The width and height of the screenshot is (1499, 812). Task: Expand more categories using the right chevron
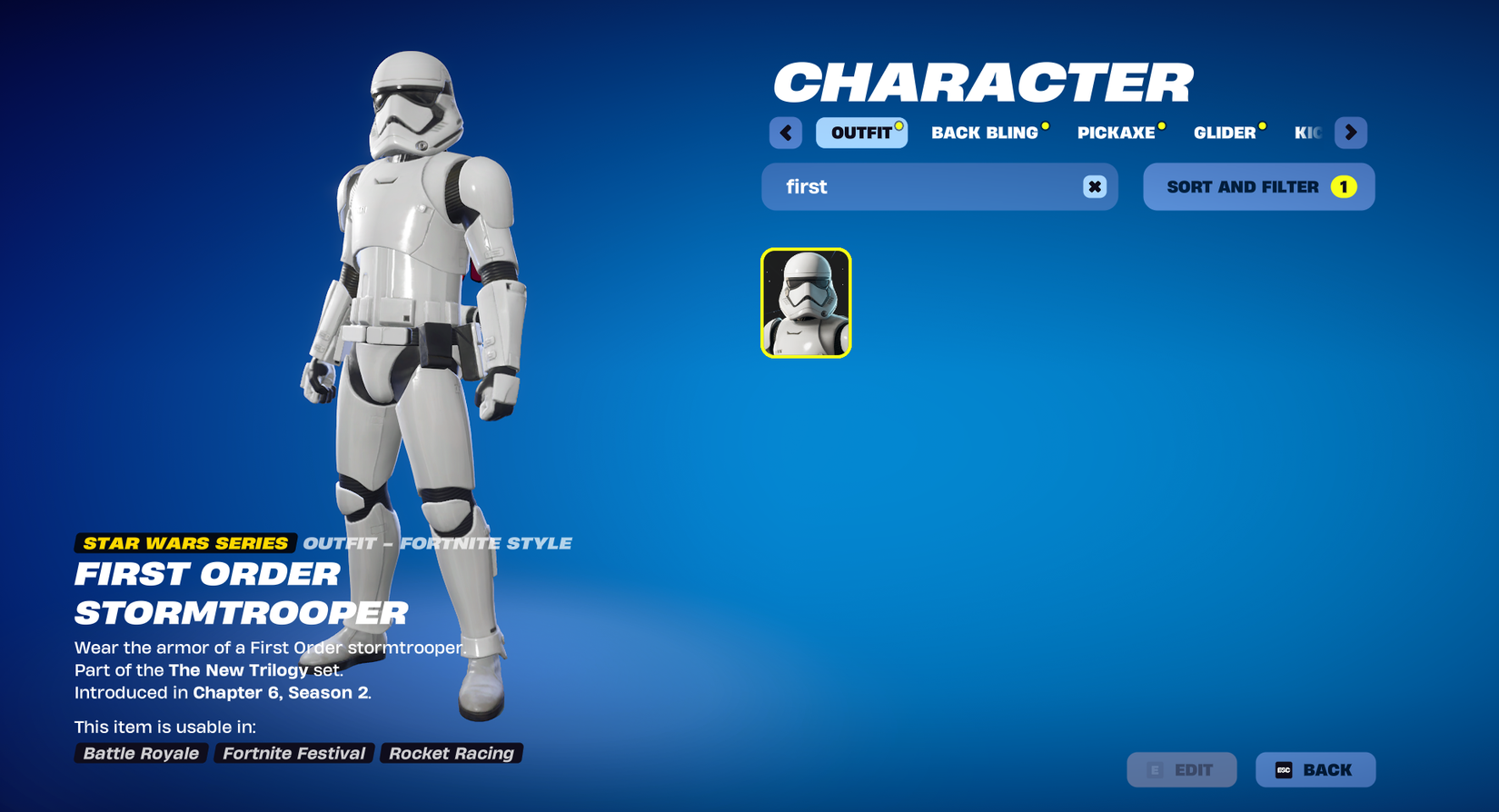coord(1351,132)
